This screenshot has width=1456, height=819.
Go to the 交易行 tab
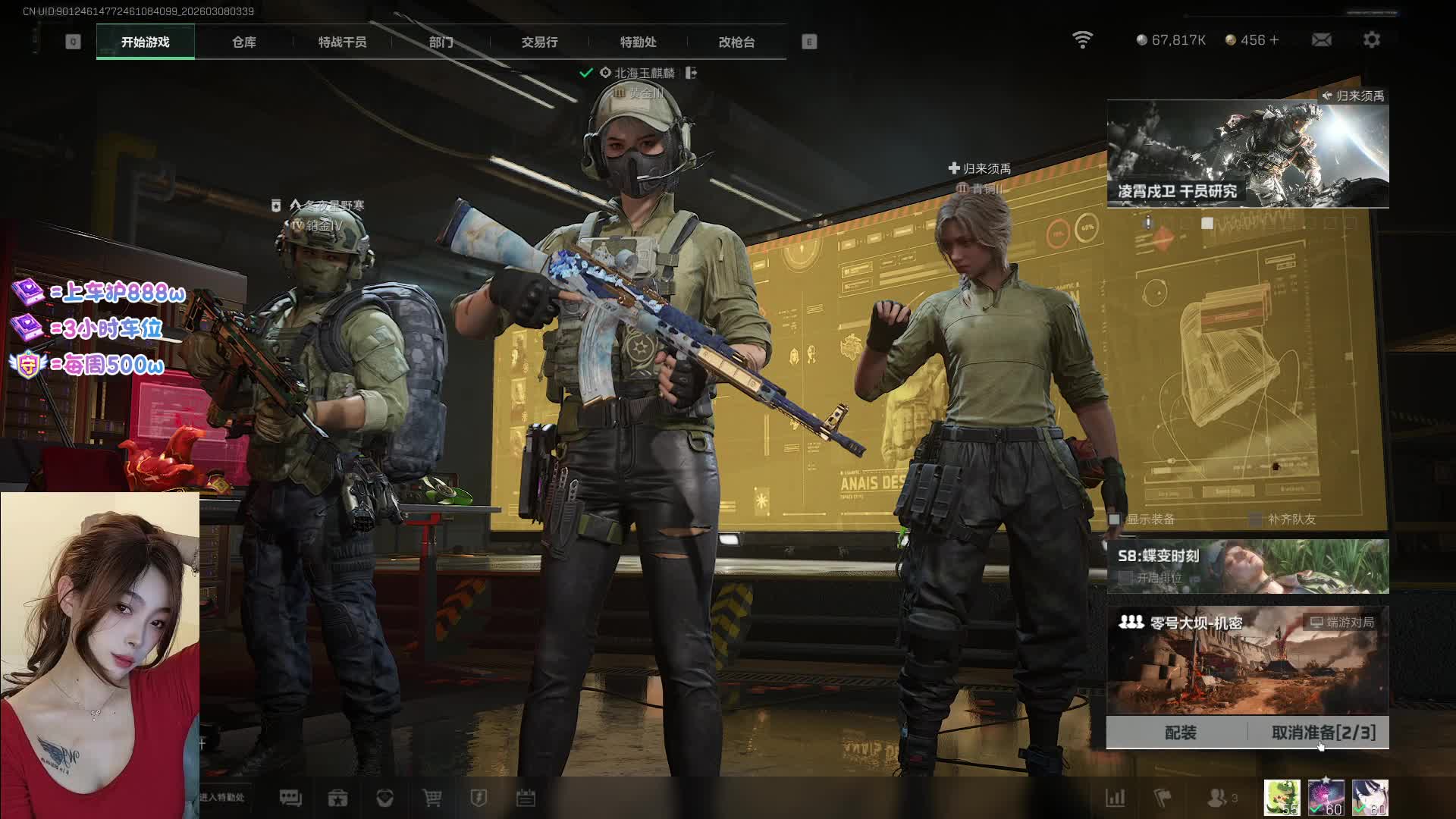[539, 42]
